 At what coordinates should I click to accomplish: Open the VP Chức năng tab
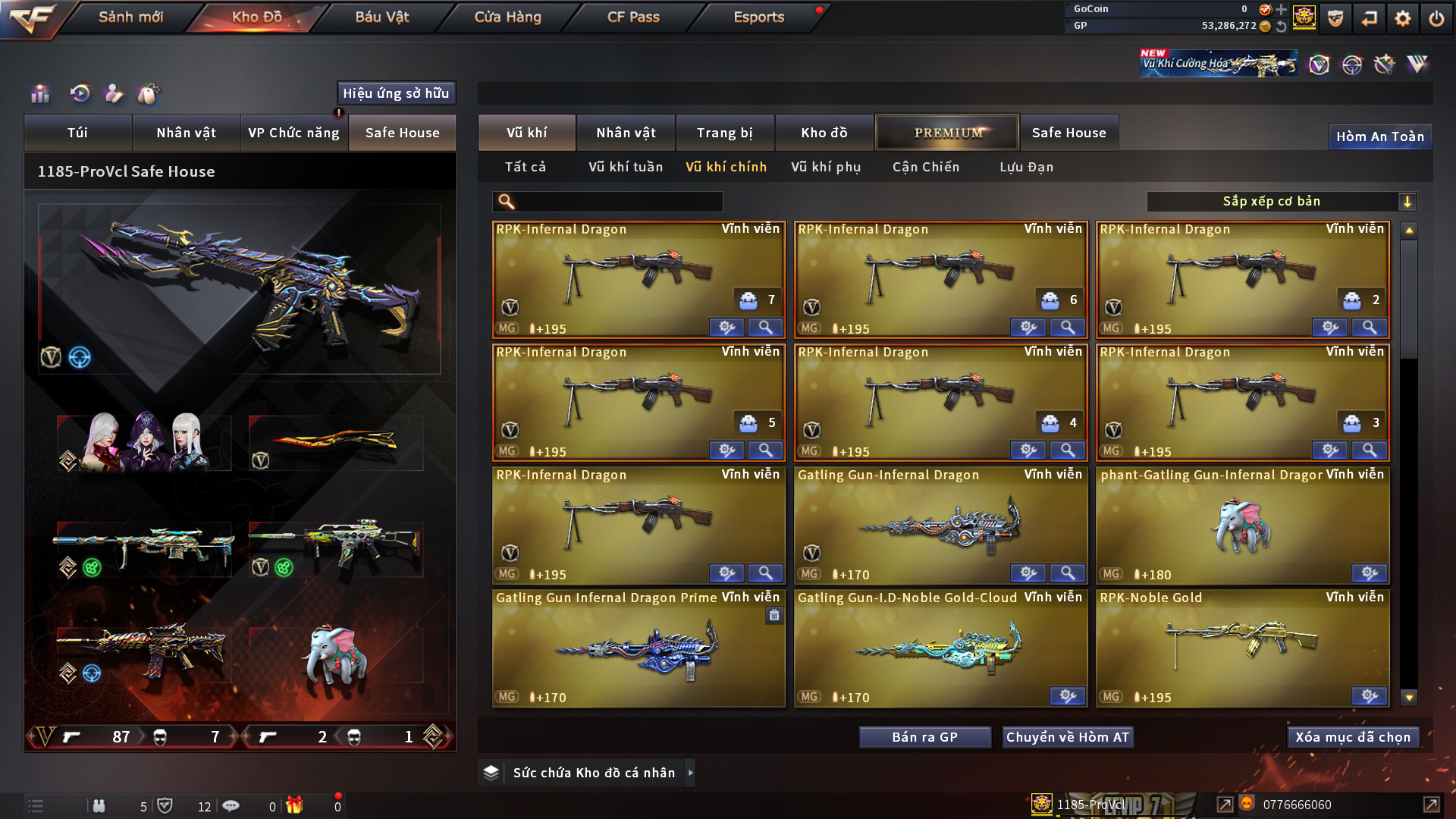click(293, 133)
